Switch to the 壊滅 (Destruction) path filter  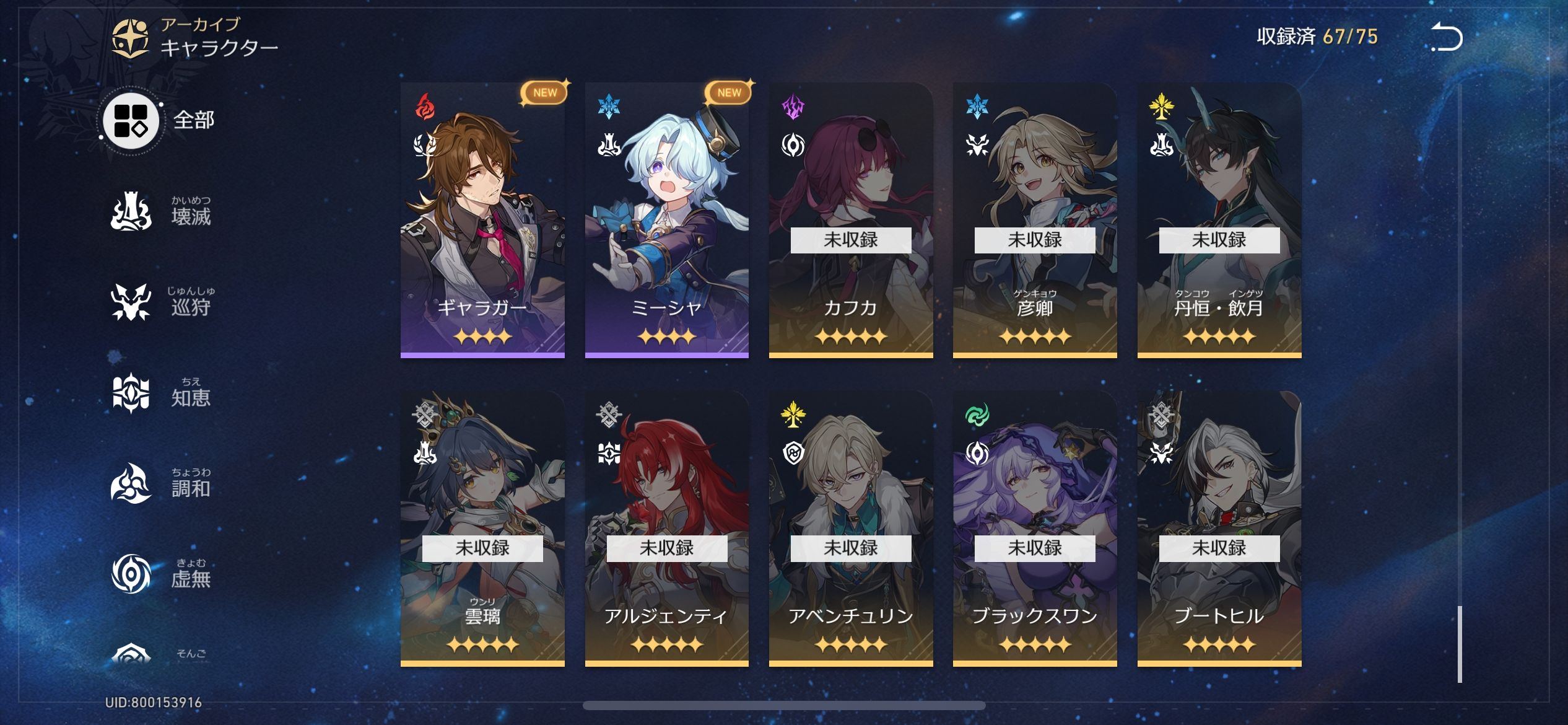coord(161,212)
